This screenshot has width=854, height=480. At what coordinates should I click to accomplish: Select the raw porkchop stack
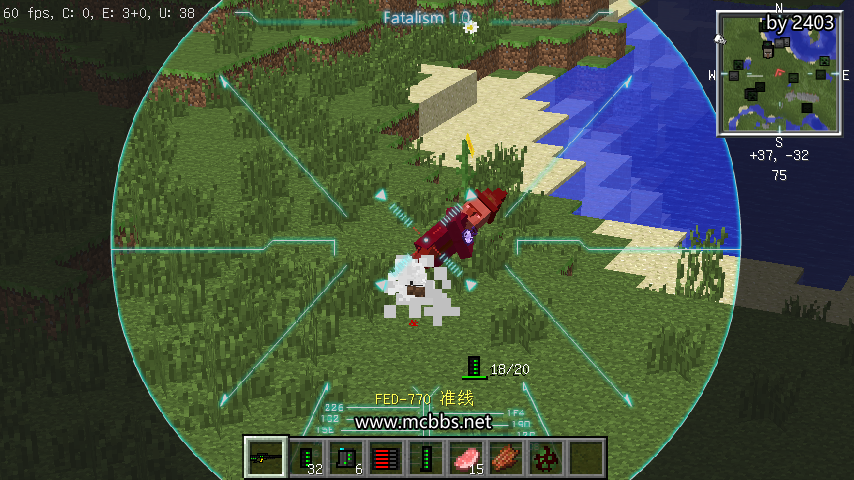(467, 458)
